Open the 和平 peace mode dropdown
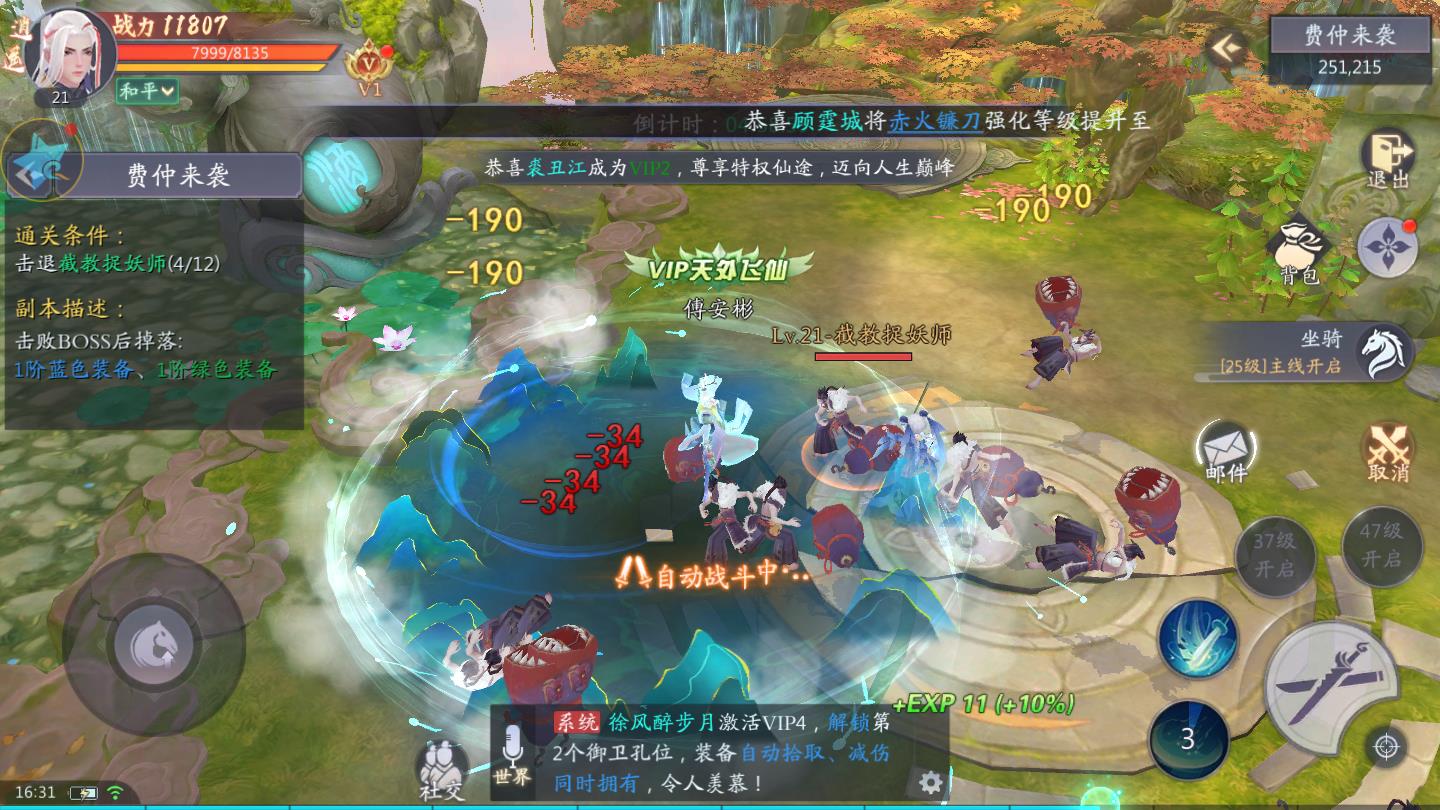The height and width of the screenshot is (810, 1440). 148,90
